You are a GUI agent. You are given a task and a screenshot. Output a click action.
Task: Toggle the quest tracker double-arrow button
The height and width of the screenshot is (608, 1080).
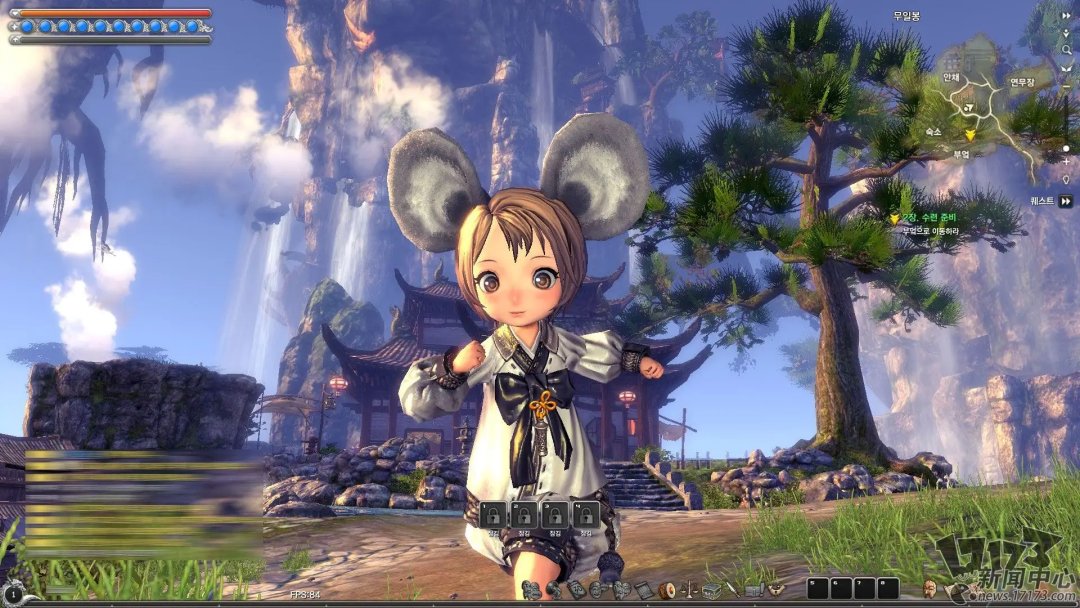[1066, 201]
